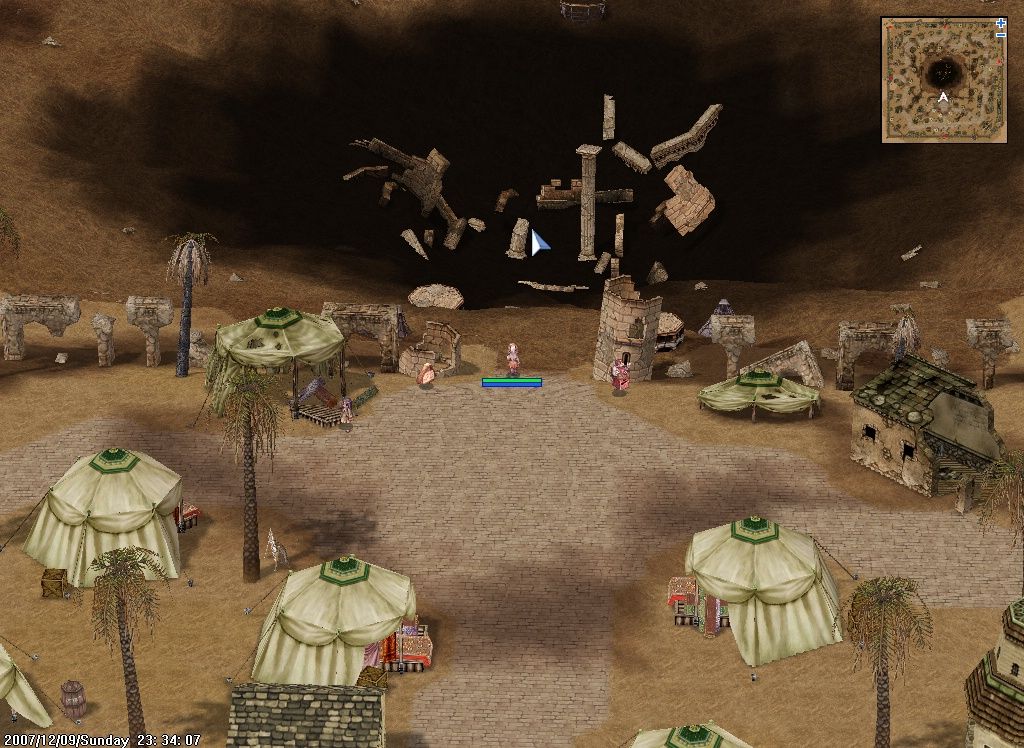Screen dimensions: 1024x748
Task: Zoom out the minimap with minus button
Action: point(1001,35)
